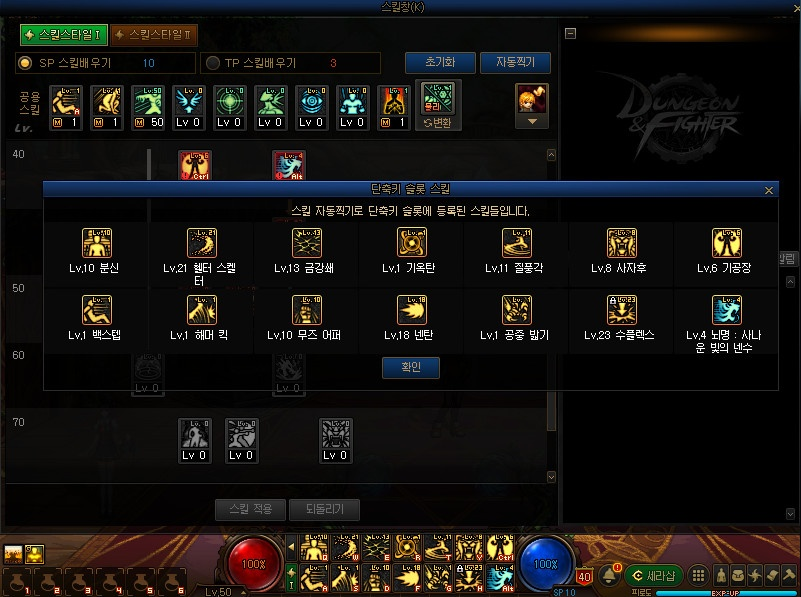
Task: Reset skills with the 초기화 button
Action: pyautogui.click(x=440, y=62)
